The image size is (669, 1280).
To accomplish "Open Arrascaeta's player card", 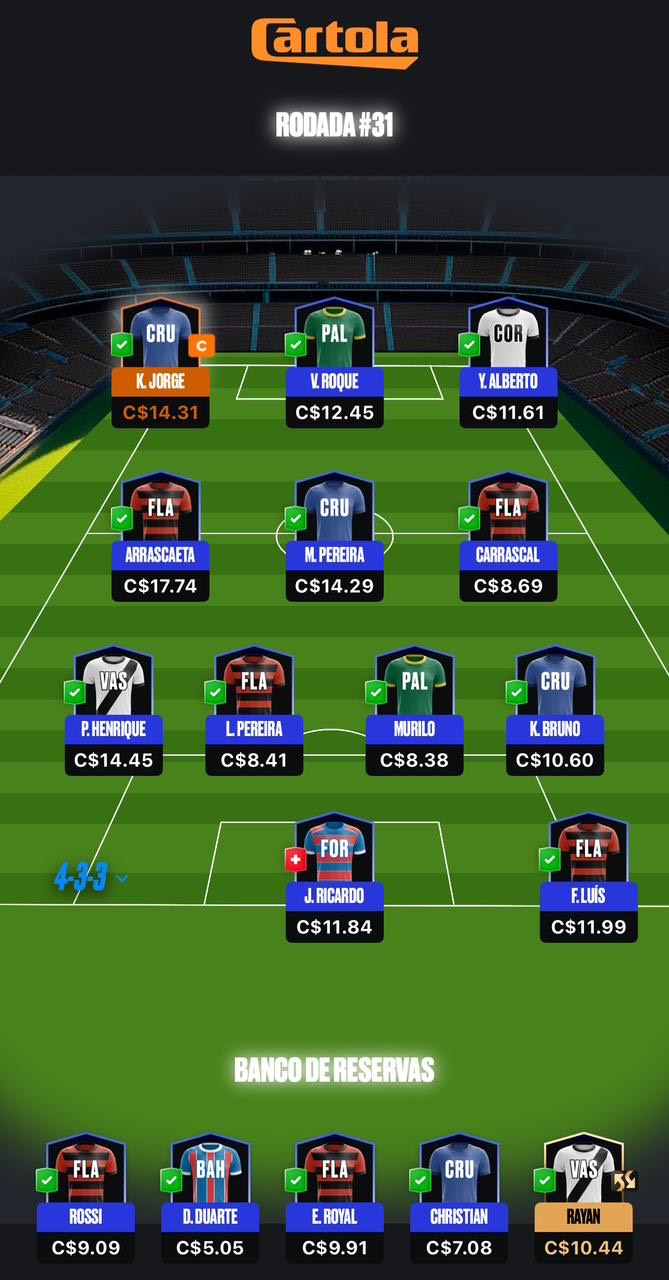I will tap(160, 536).
